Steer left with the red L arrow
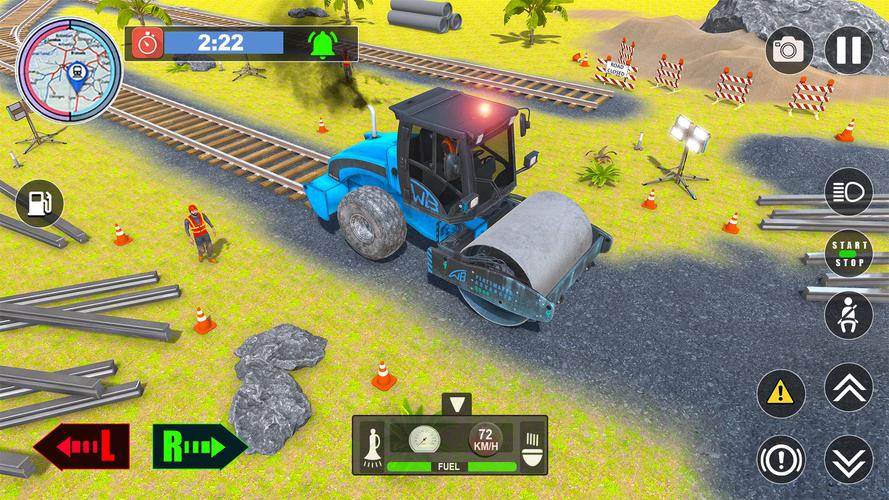This screenshot has width=889, height=500. 82,447
